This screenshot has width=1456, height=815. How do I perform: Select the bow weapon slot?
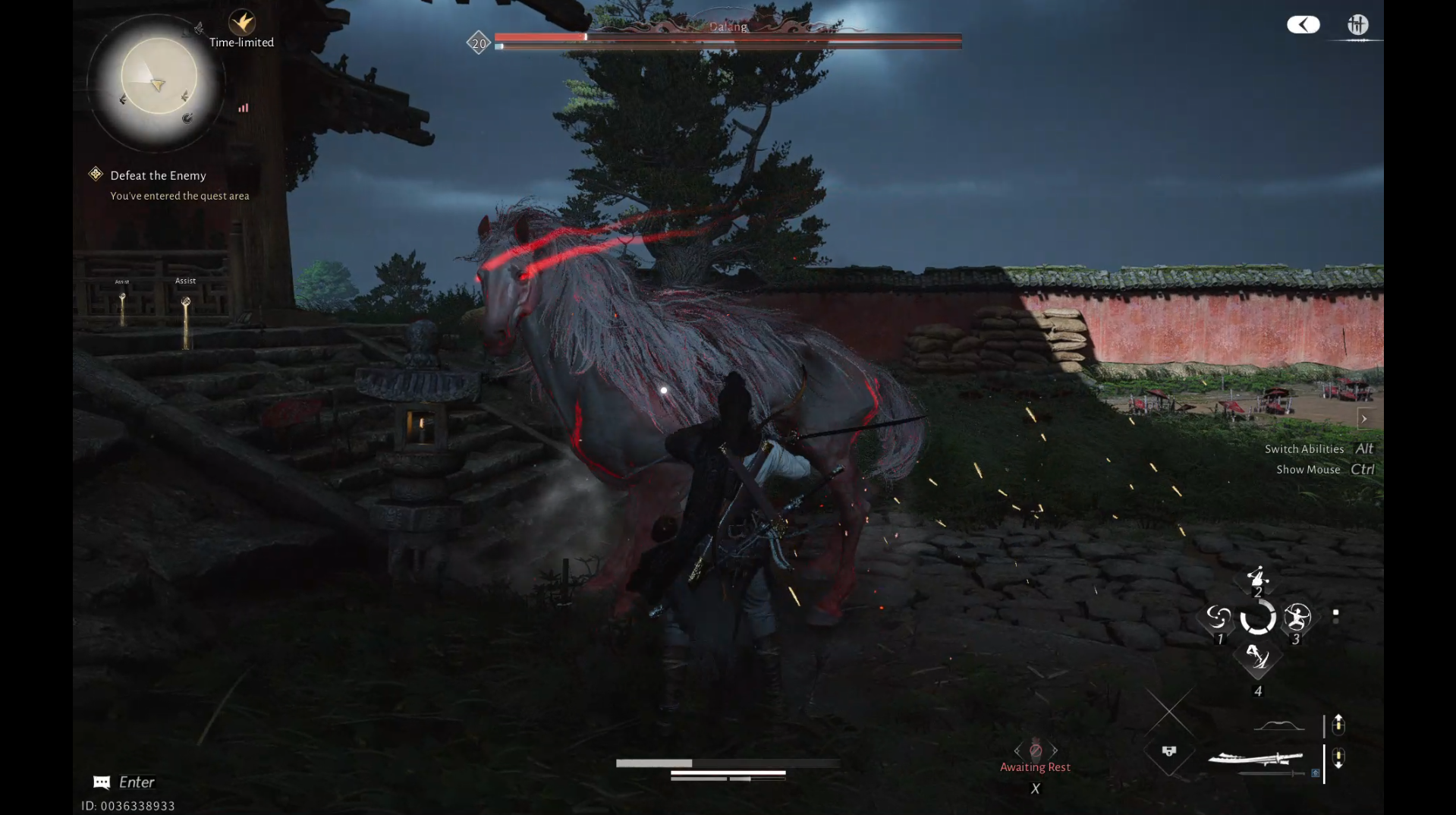(x=1278, y=725)
